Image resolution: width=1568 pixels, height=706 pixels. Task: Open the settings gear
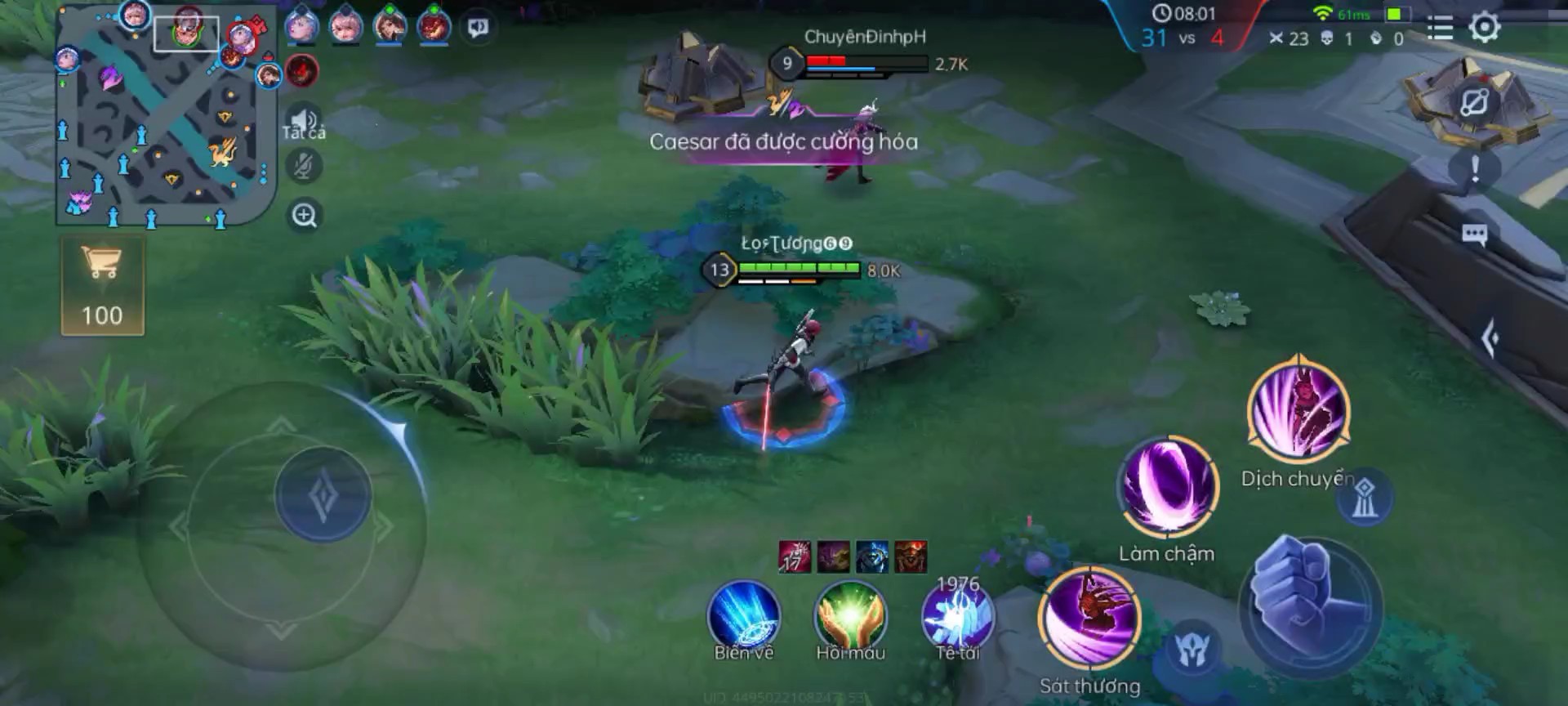pos(1484,28)
